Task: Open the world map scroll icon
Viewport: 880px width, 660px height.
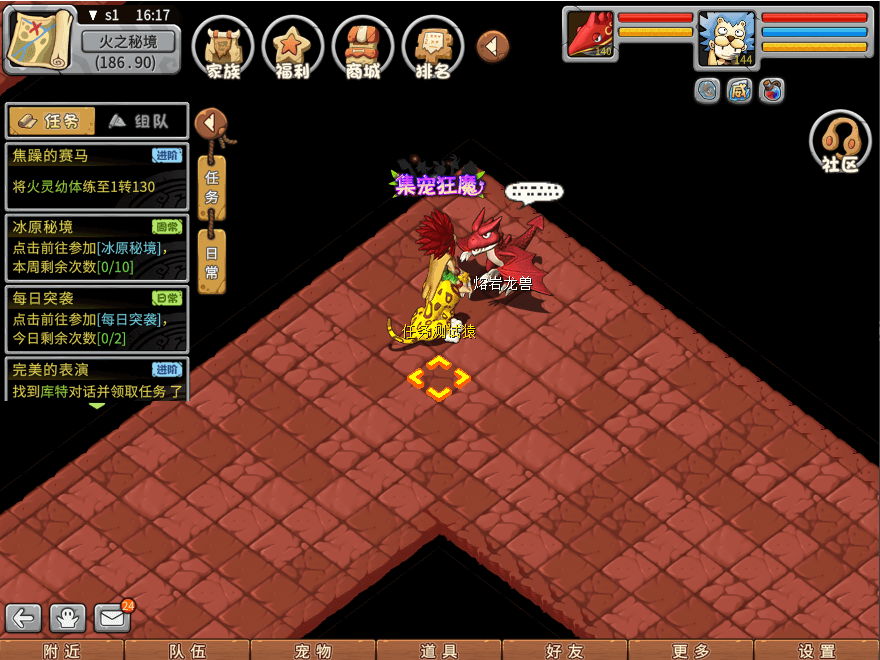Action: coord(40,40)
